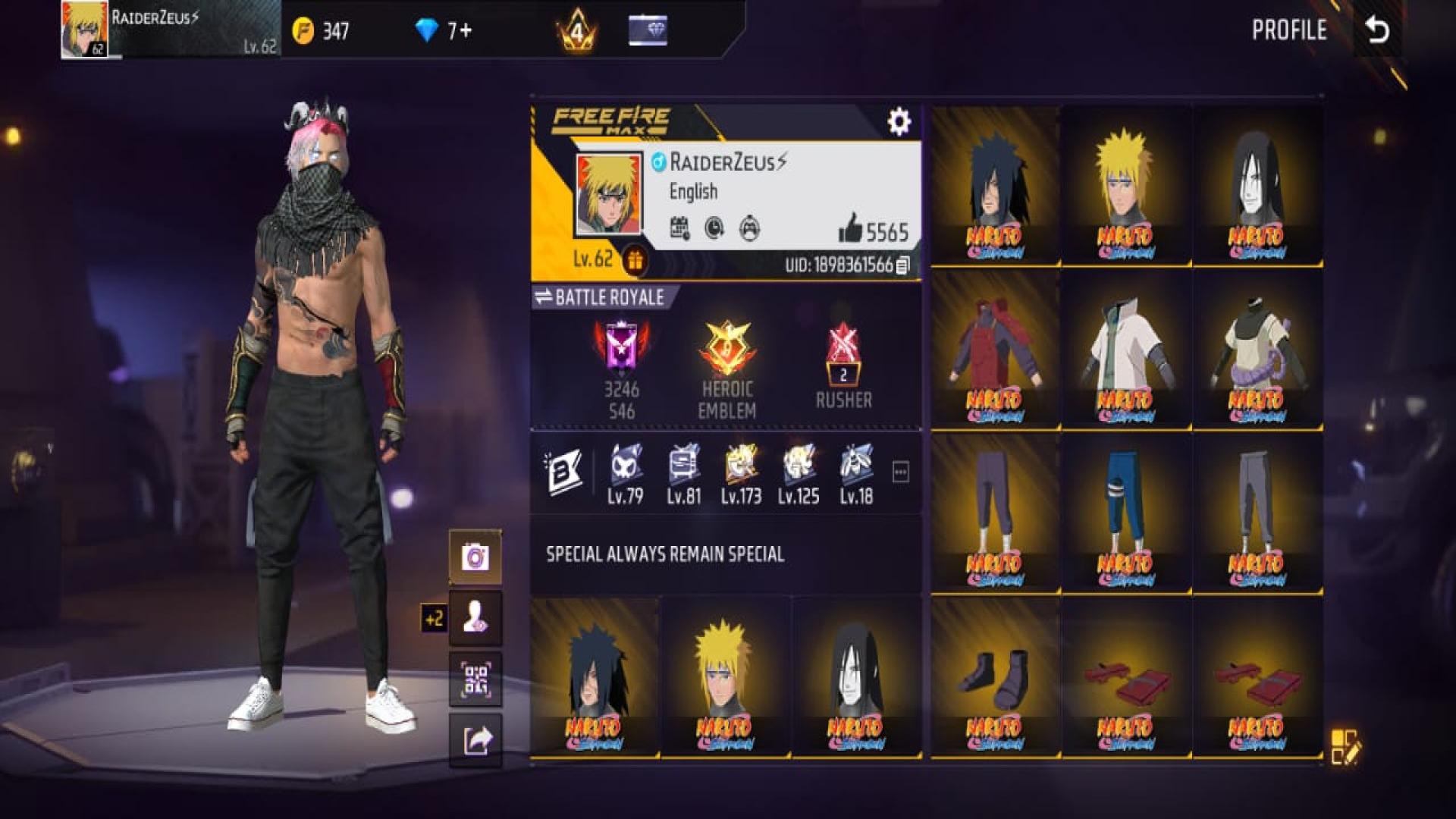Open the yellow edit showcase icon

1345,746
